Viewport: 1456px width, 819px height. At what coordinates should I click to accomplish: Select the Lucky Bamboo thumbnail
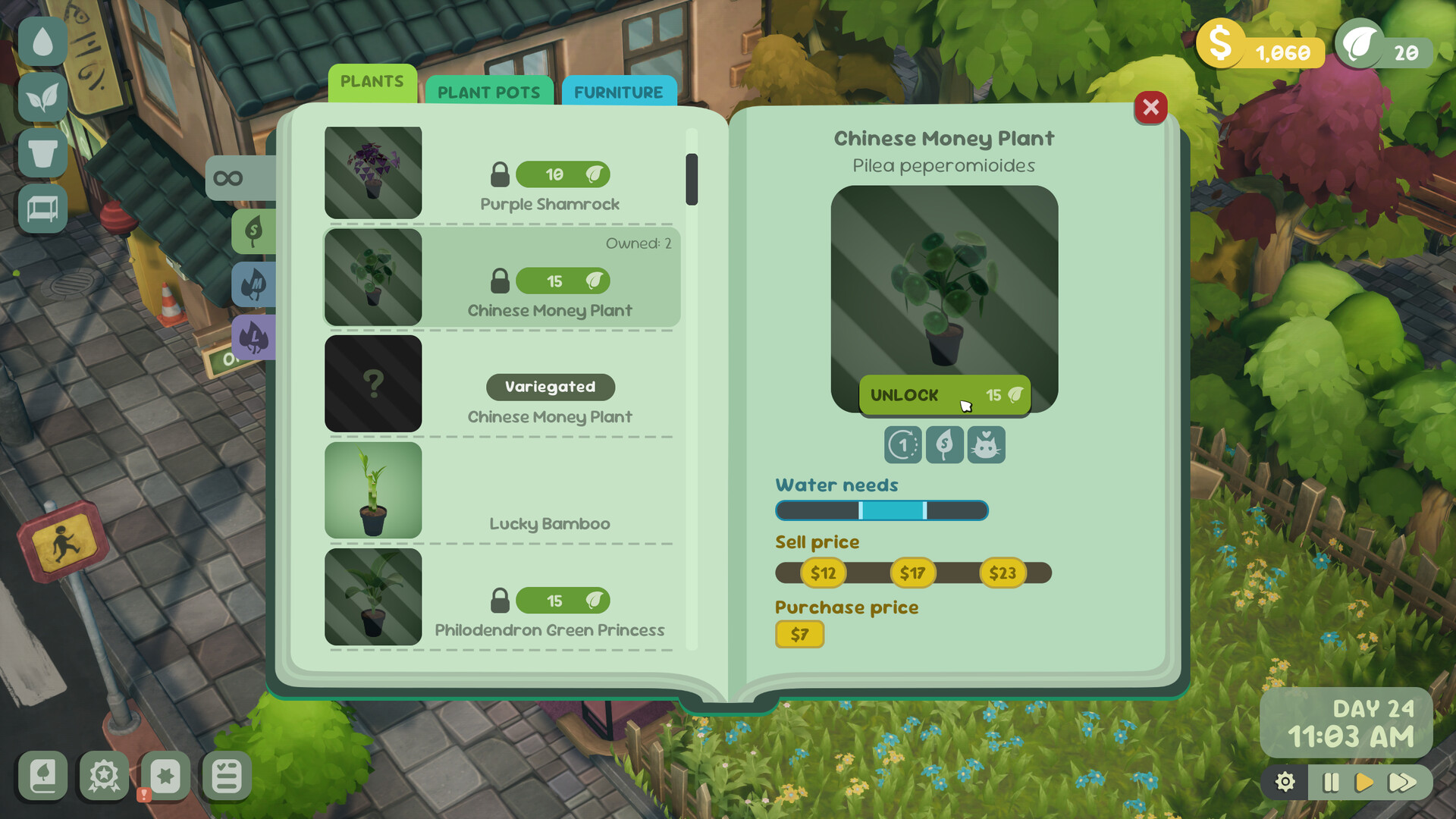click(372, 491)
